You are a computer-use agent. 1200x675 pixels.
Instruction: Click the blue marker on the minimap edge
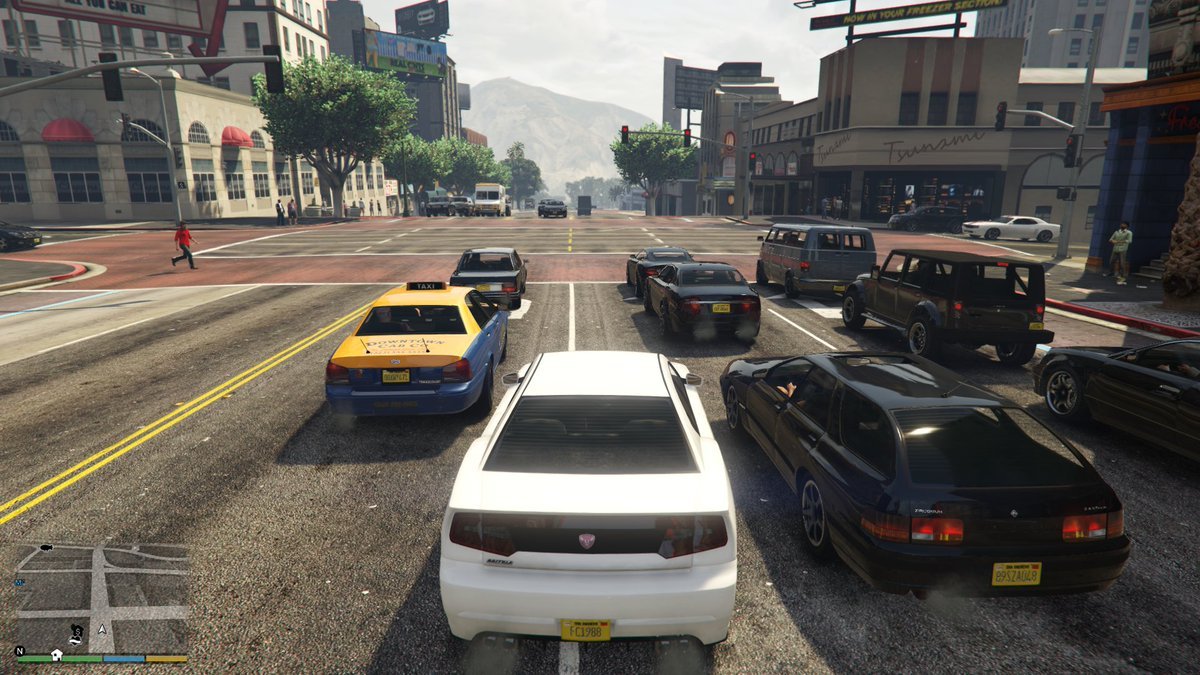click(20, 583)
